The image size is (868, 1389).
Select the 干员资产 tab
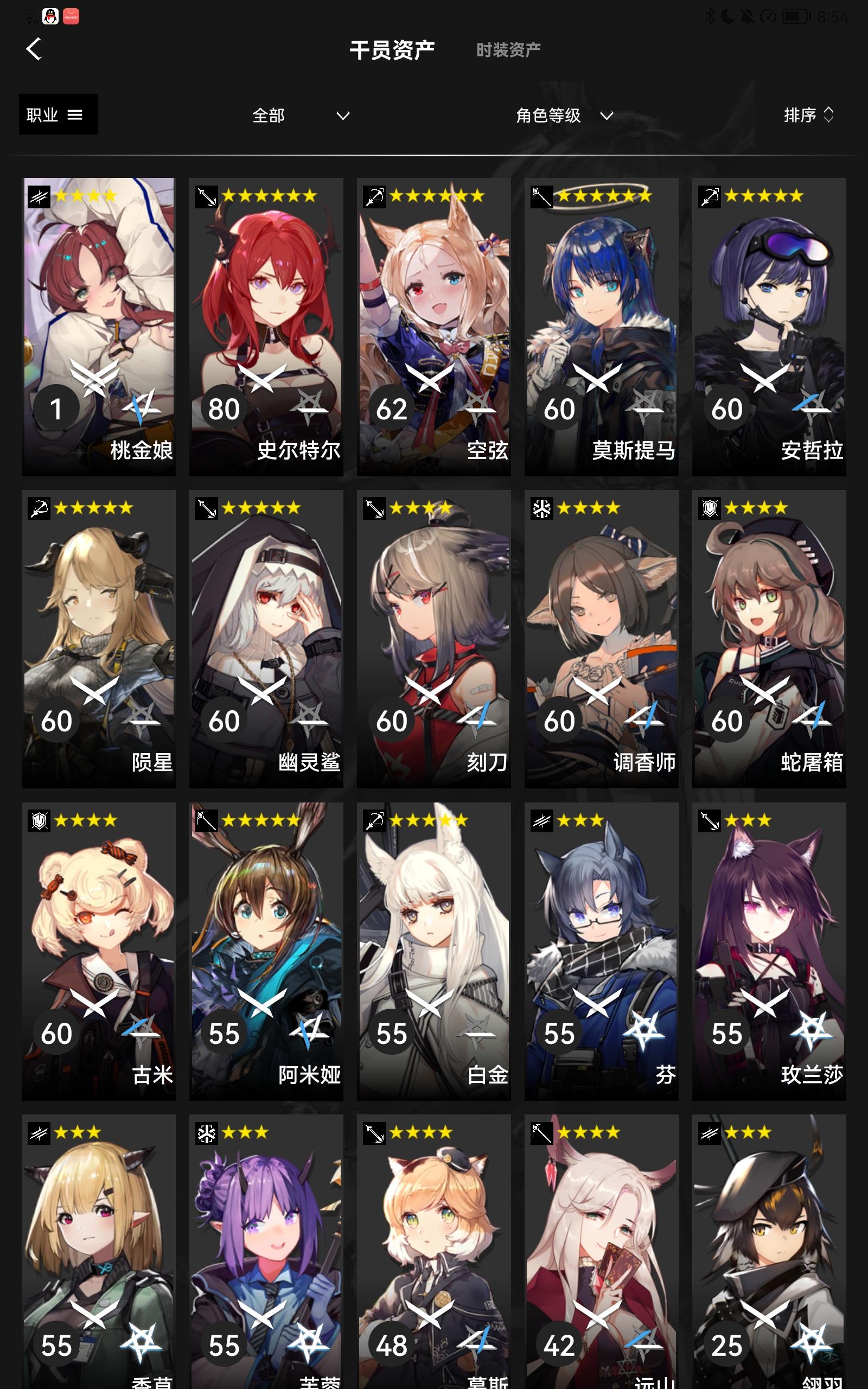point(393,49)
